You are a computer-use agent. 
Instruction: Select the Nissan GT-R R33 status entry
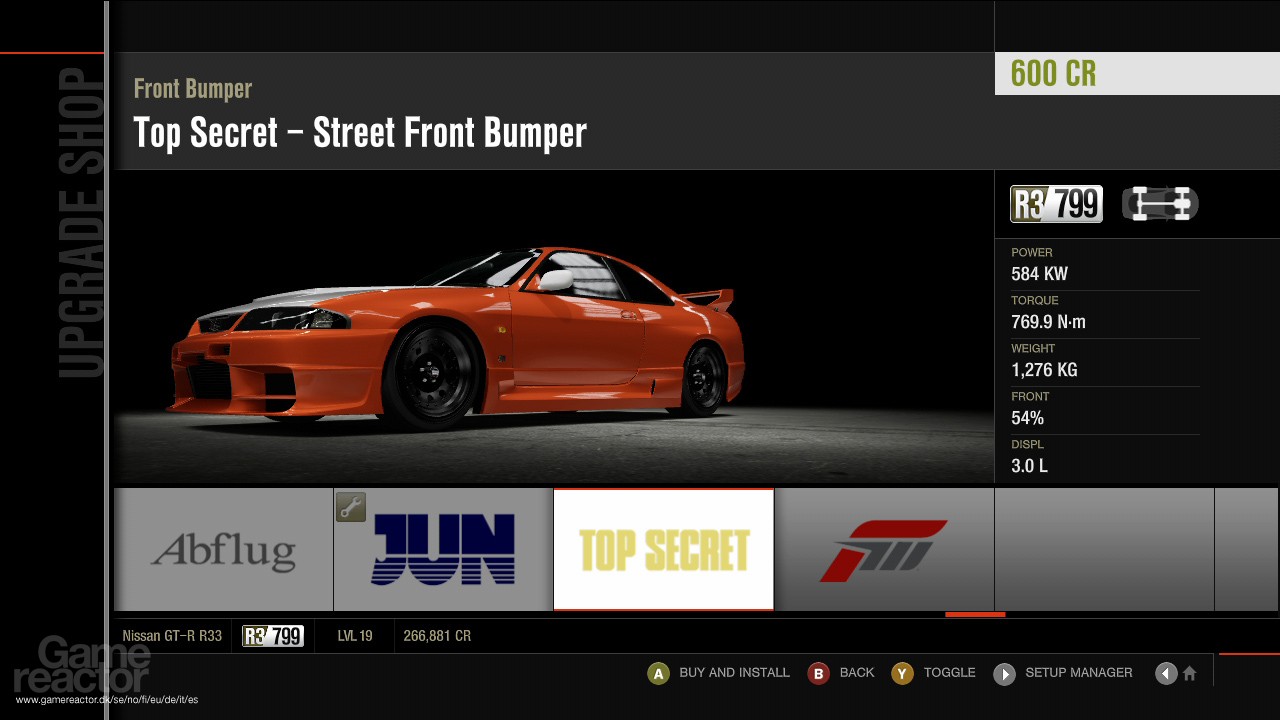point(172,635)
